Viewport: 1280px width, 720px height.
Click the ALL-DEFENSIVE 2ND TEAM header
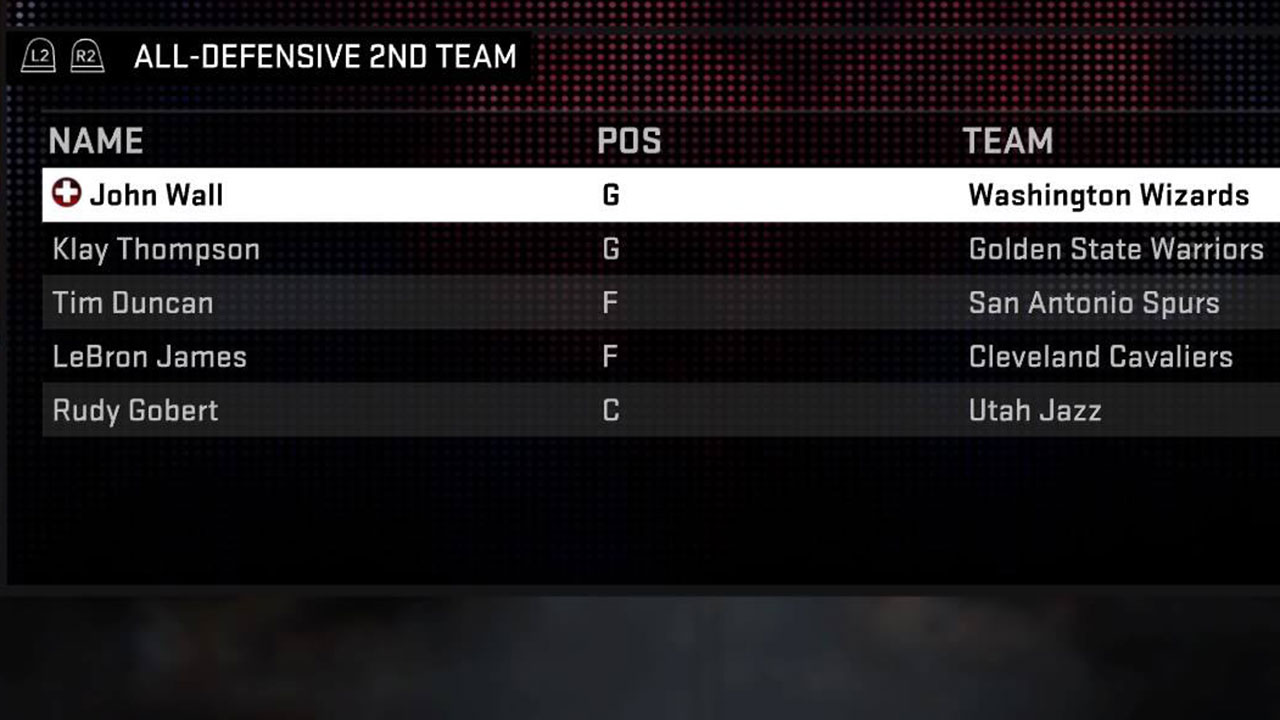point(325,56)
